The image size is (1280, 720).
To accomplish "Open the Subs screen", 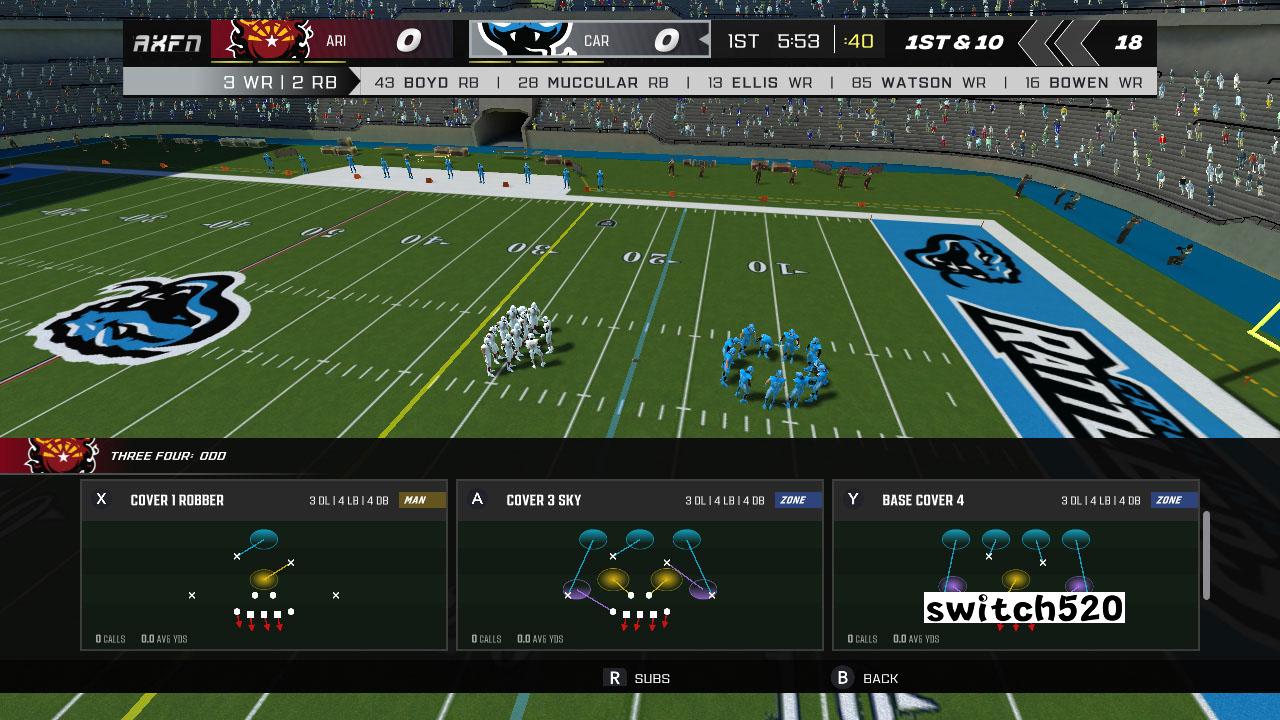I will pyautogui.click(x=651, y=678).
